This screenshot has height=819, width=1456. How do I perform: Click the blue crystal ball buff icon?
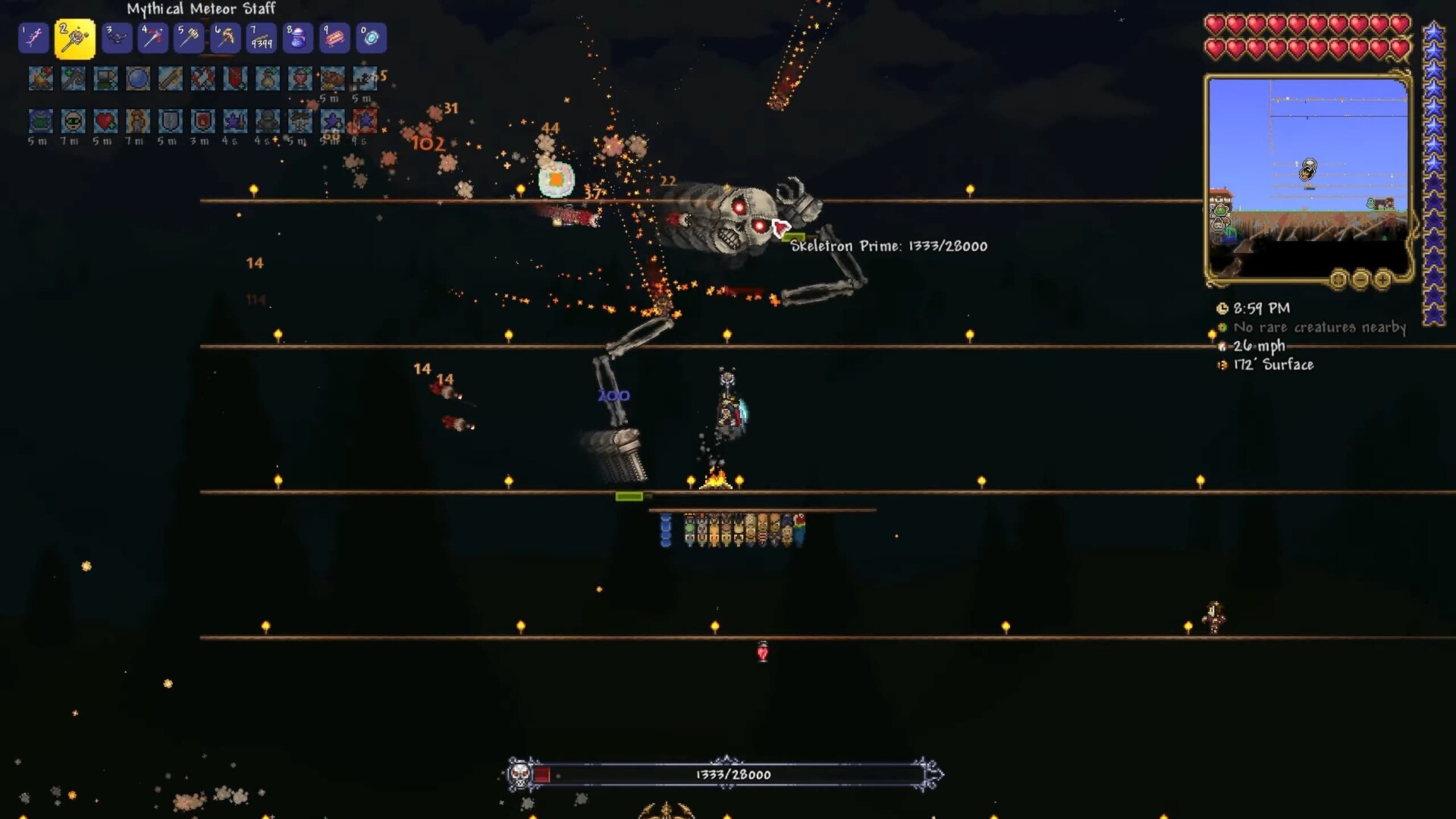[138, 79]
